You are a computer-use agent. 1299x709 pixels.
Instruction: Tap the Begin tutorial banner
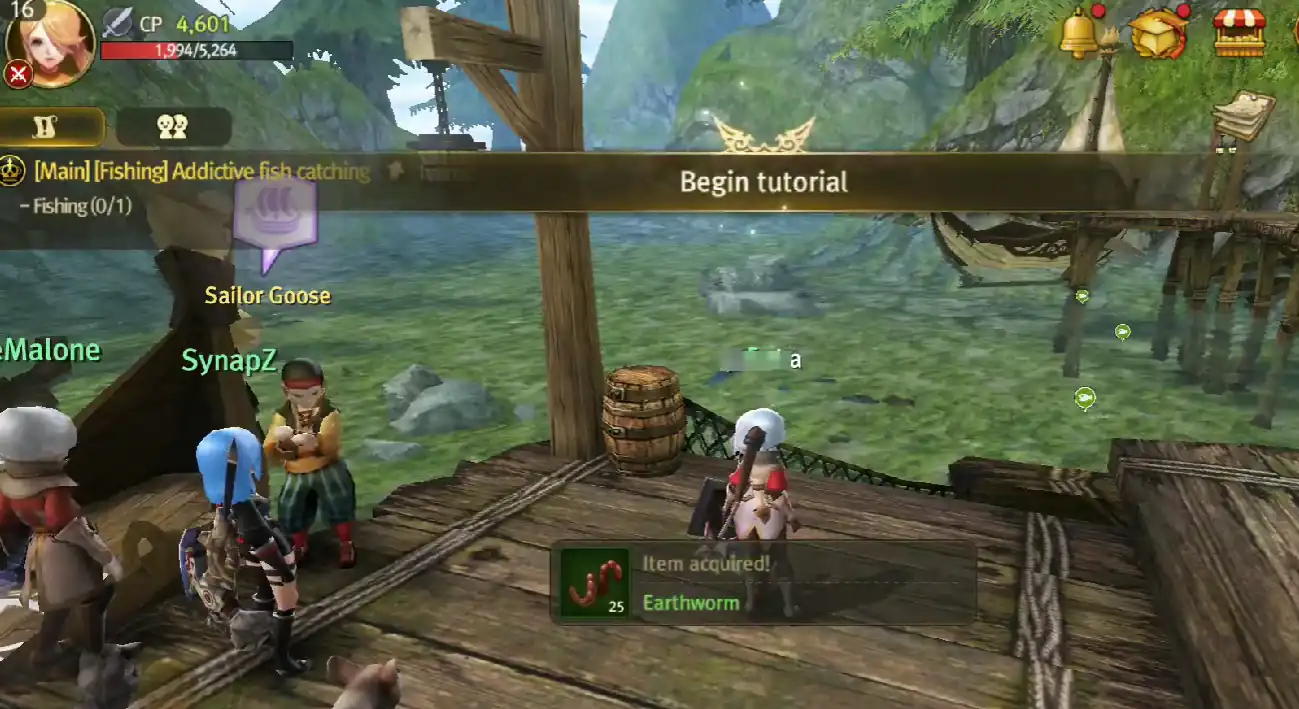(x=763, y=182)
